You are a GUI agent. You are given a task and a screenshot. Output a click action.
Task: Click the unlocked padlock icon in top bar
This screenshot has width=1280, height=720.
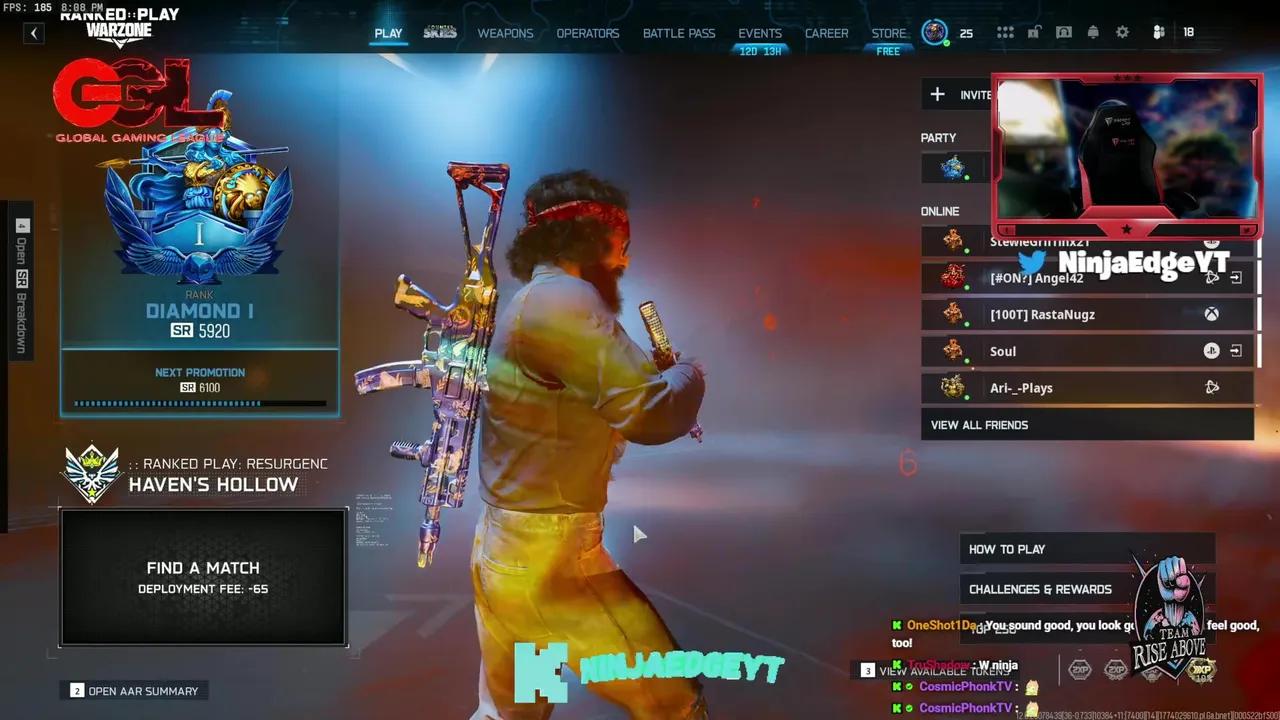(1034, 32)
